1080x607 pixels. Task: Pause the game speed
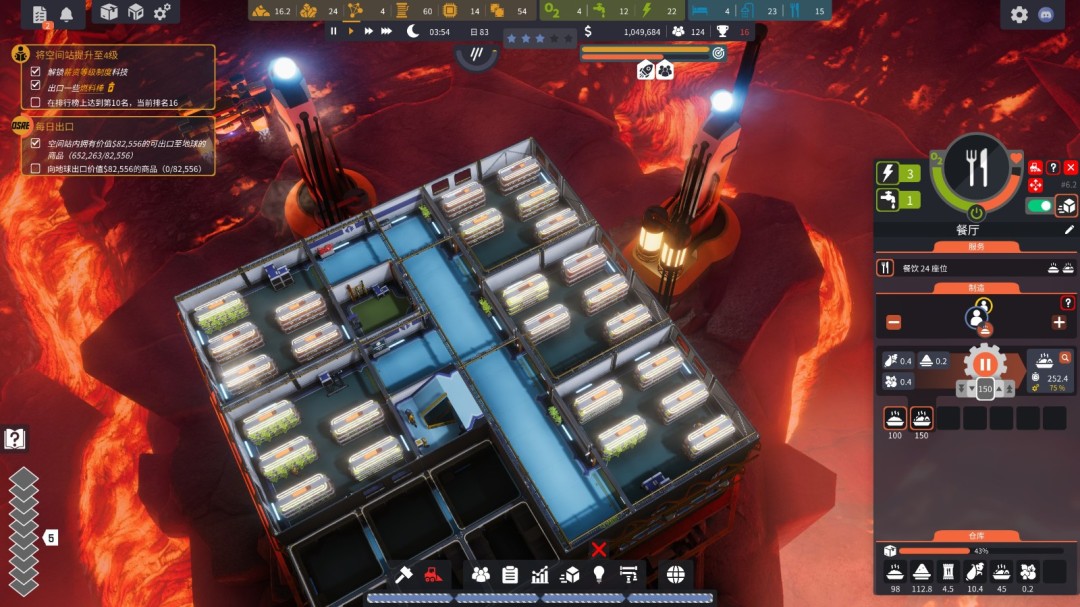334,31
